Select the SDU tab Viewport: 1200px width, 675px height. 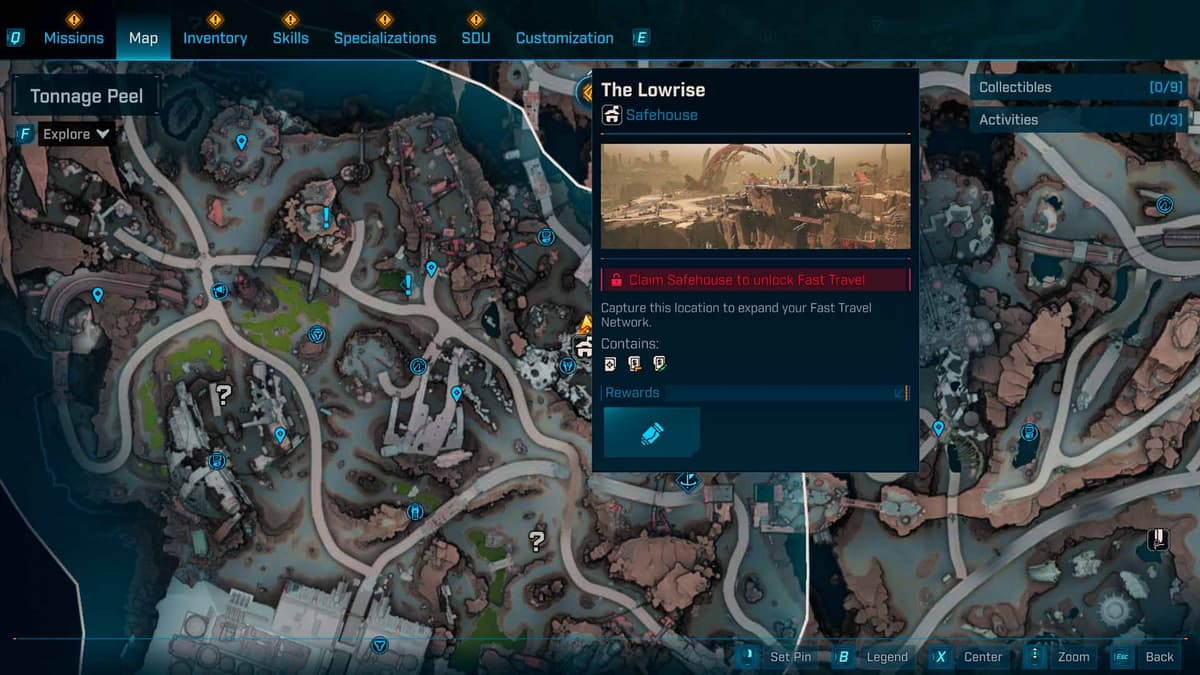click(476, 38)
